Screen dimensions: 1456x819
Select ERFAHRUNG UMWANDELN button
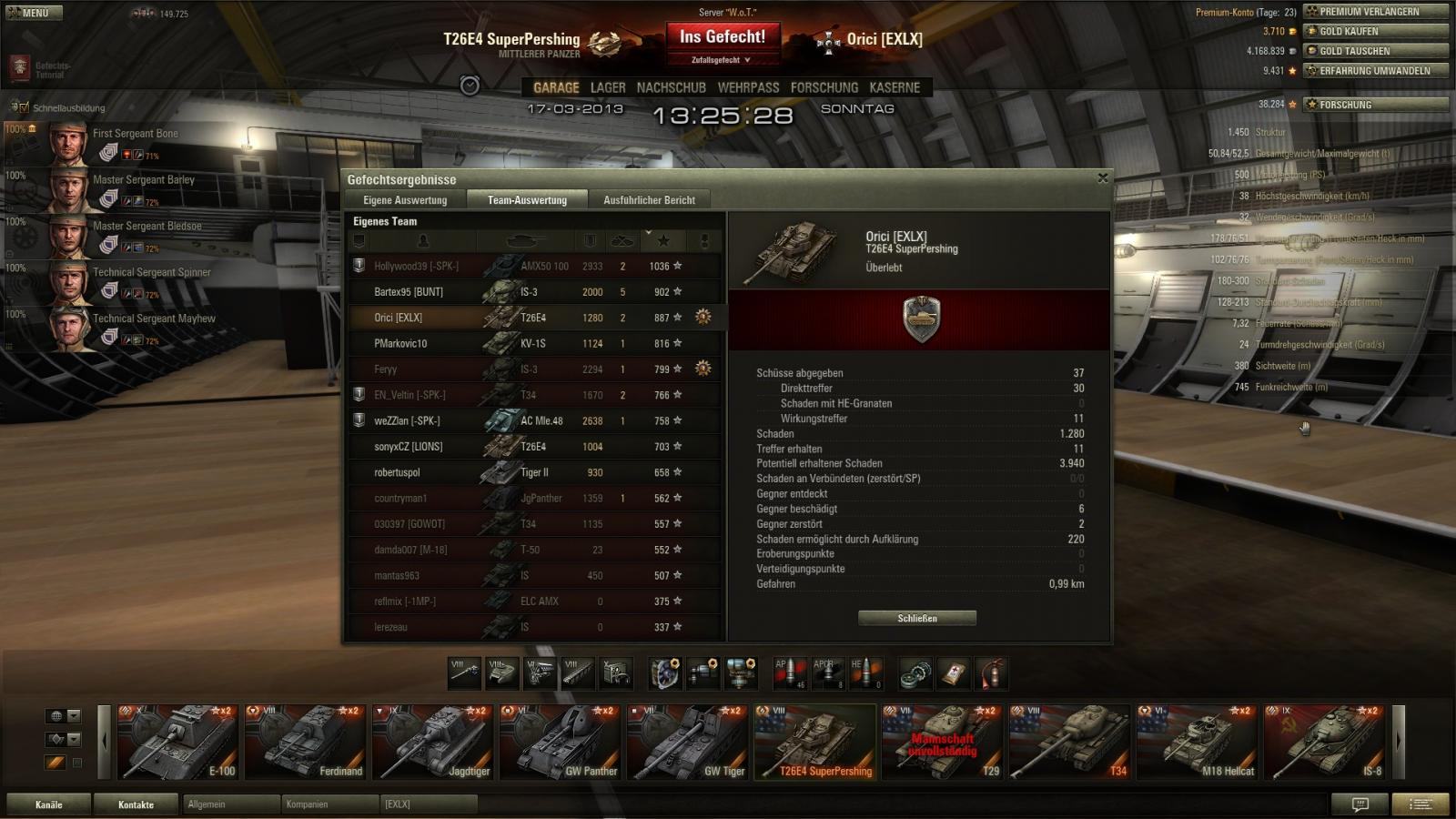tap(1375, 70)
